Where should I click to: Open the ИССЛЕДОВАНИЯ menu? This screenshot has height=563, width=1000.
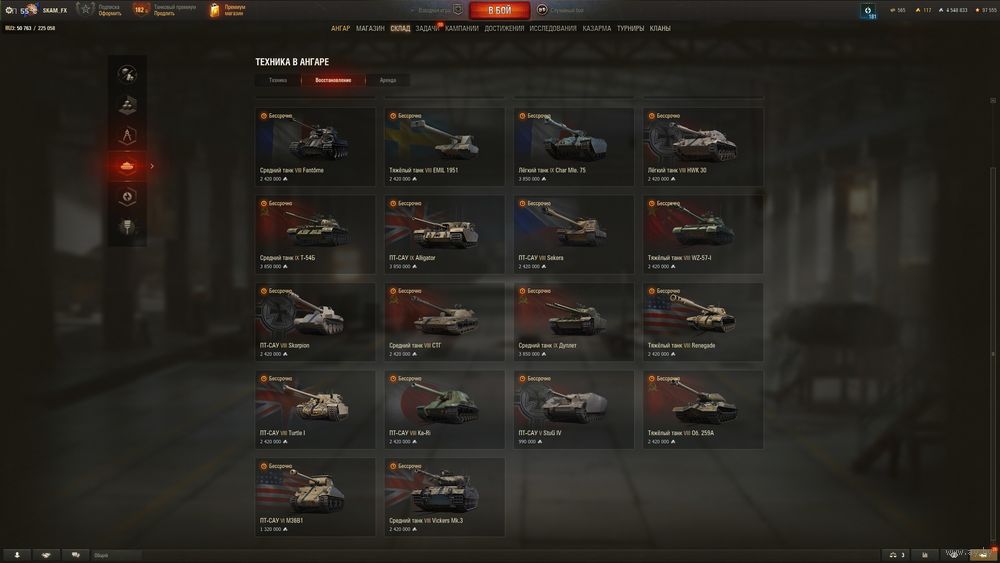(553, 28)
